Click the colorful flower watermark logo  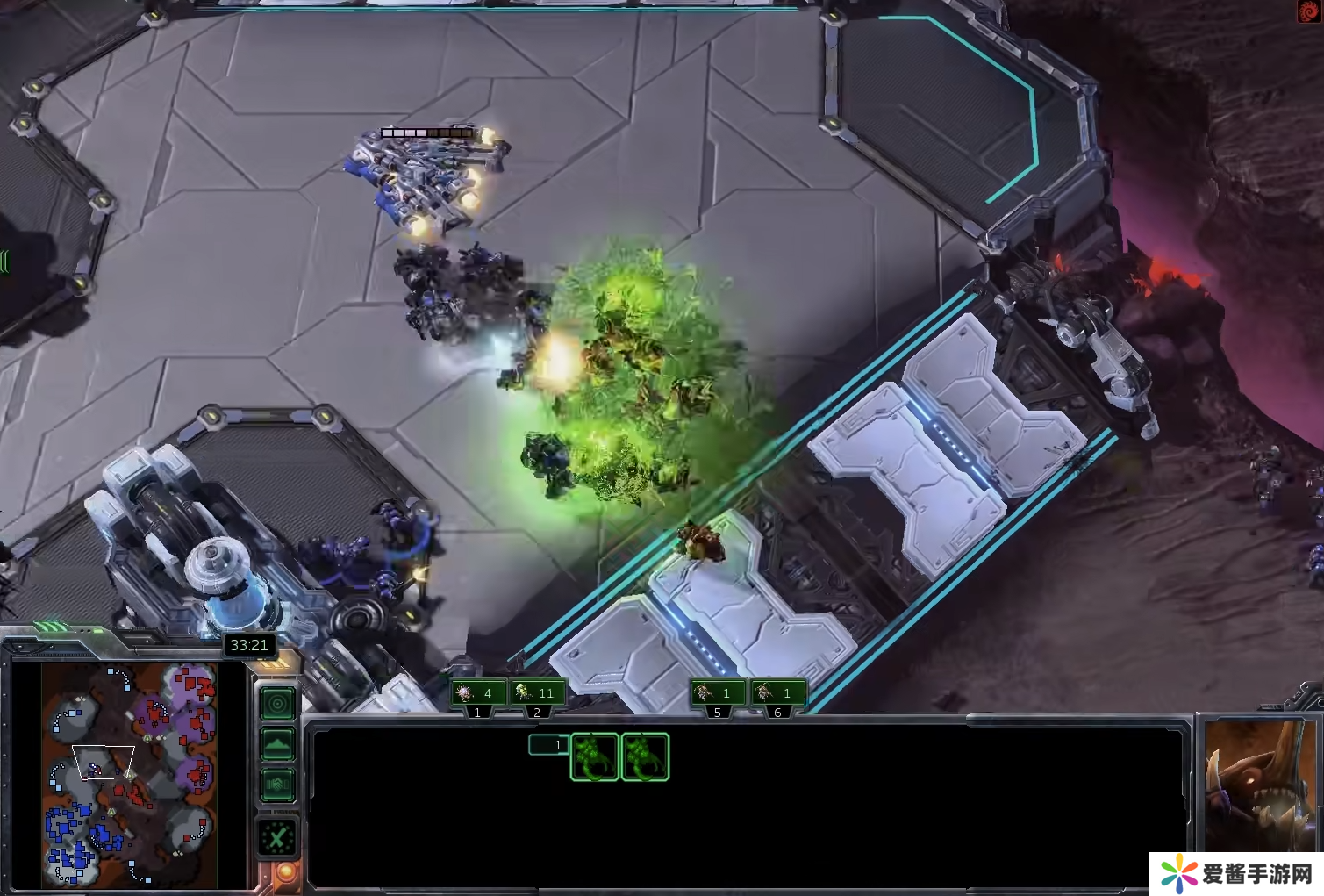point(1178,874)
